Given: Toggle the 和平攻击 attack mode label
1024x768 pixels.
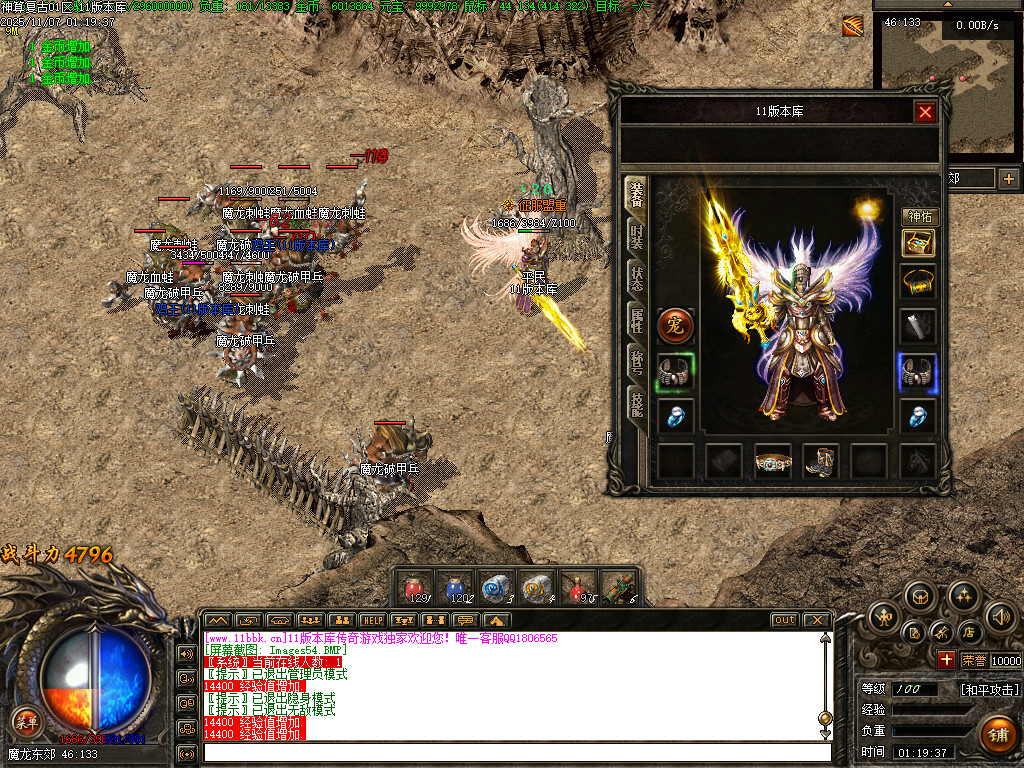Looking at the screenshot, I should [990, 690].
